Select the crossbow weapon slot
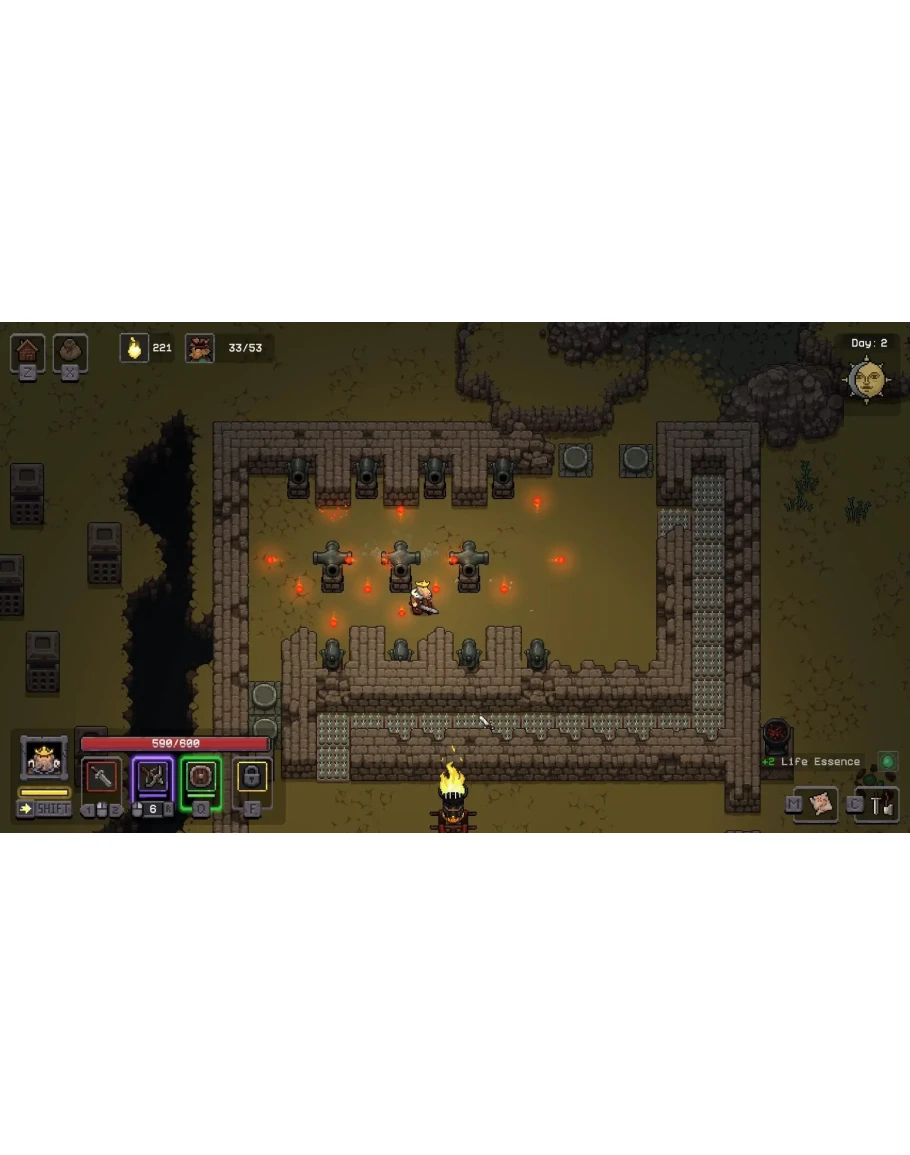The image size is (910, 1155). 152,776
